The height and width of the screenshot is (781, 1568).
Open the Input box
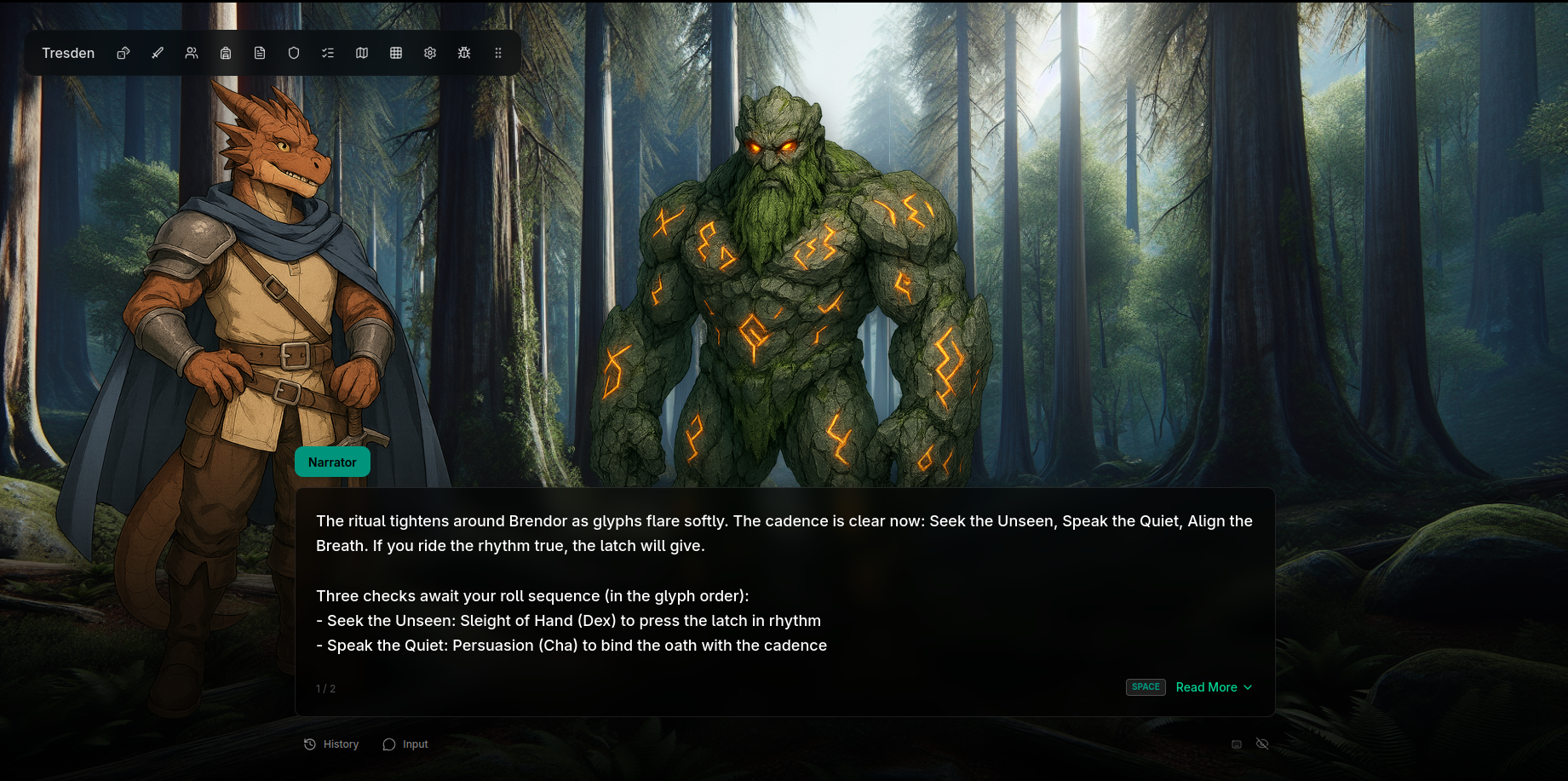(405, 744)
